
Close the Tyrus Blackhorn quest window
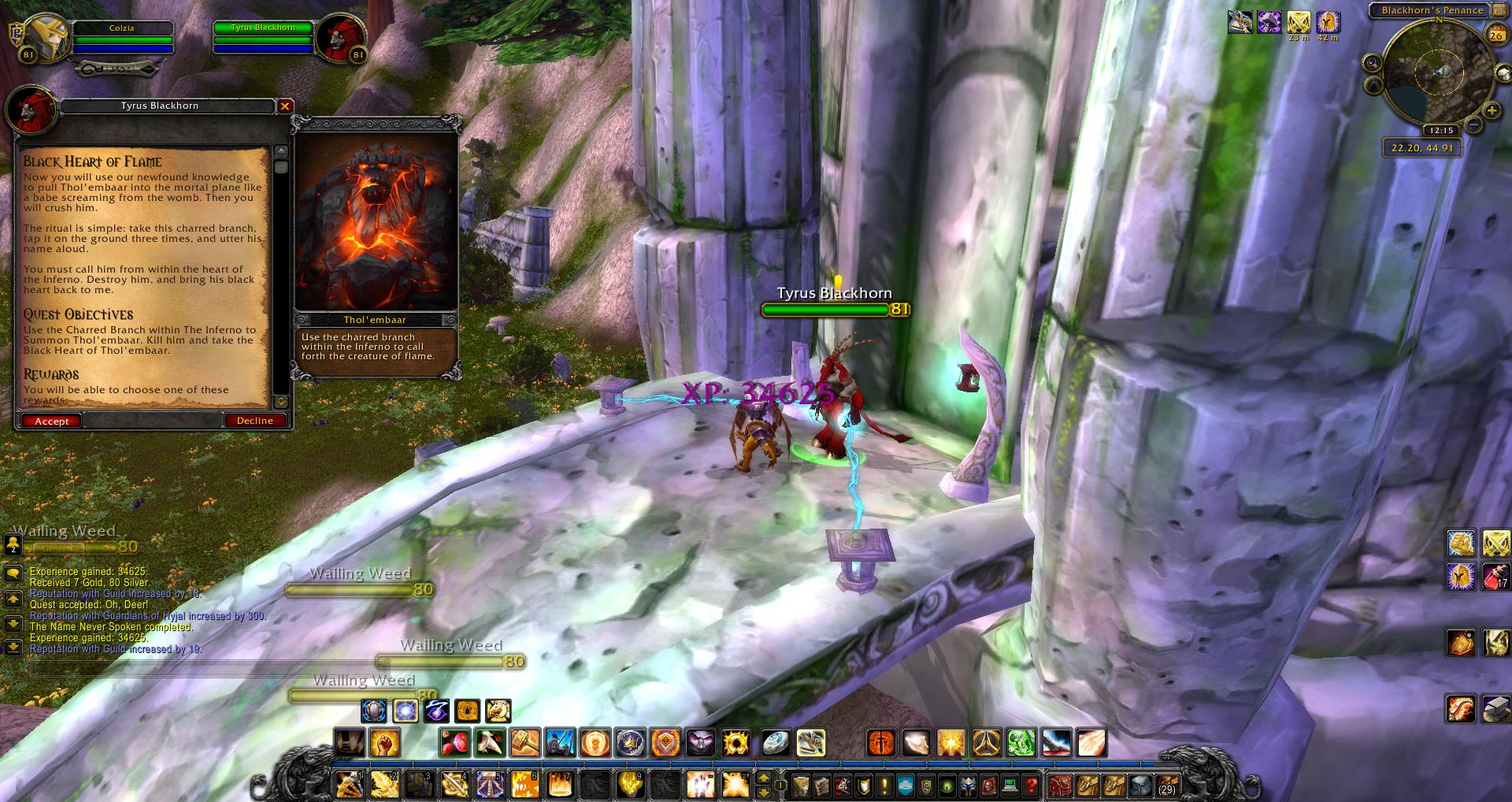click(x=285, y=106)
